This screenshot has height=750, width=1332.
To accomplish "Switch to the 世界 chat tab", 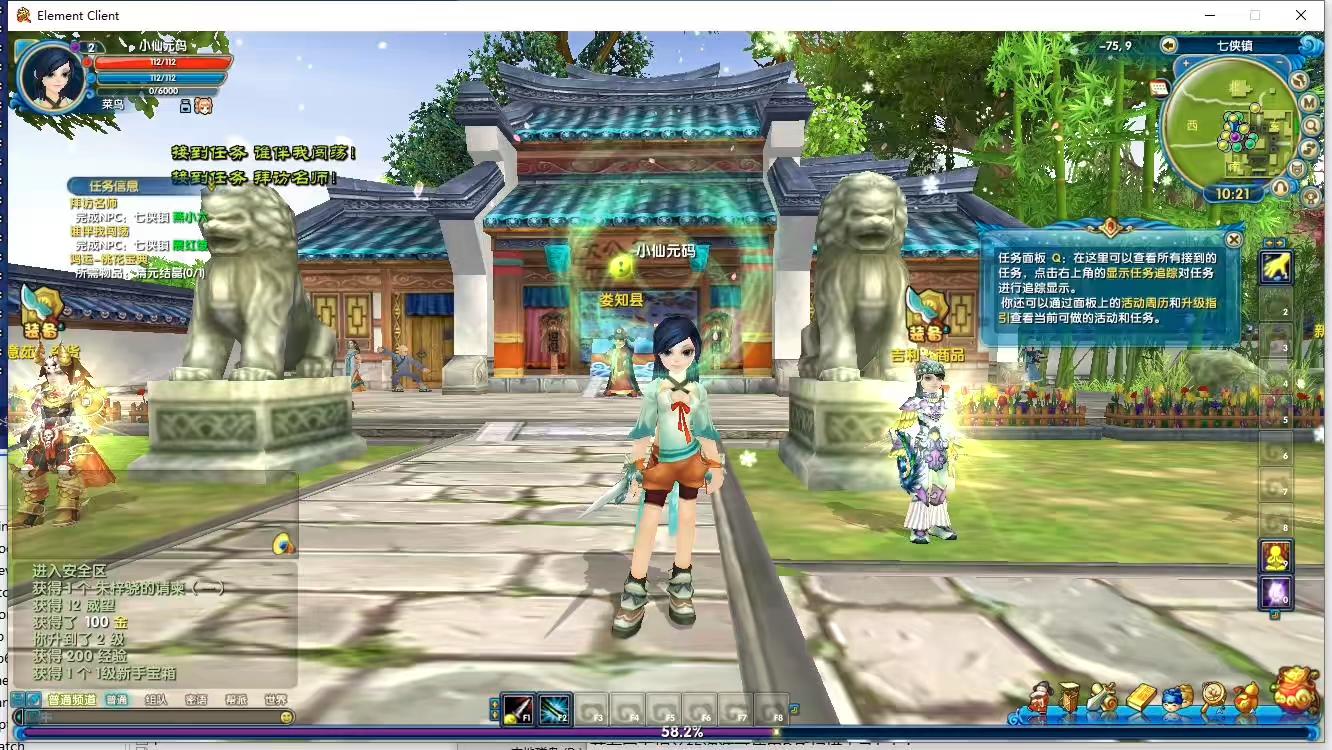I will (x=275, y=700).
